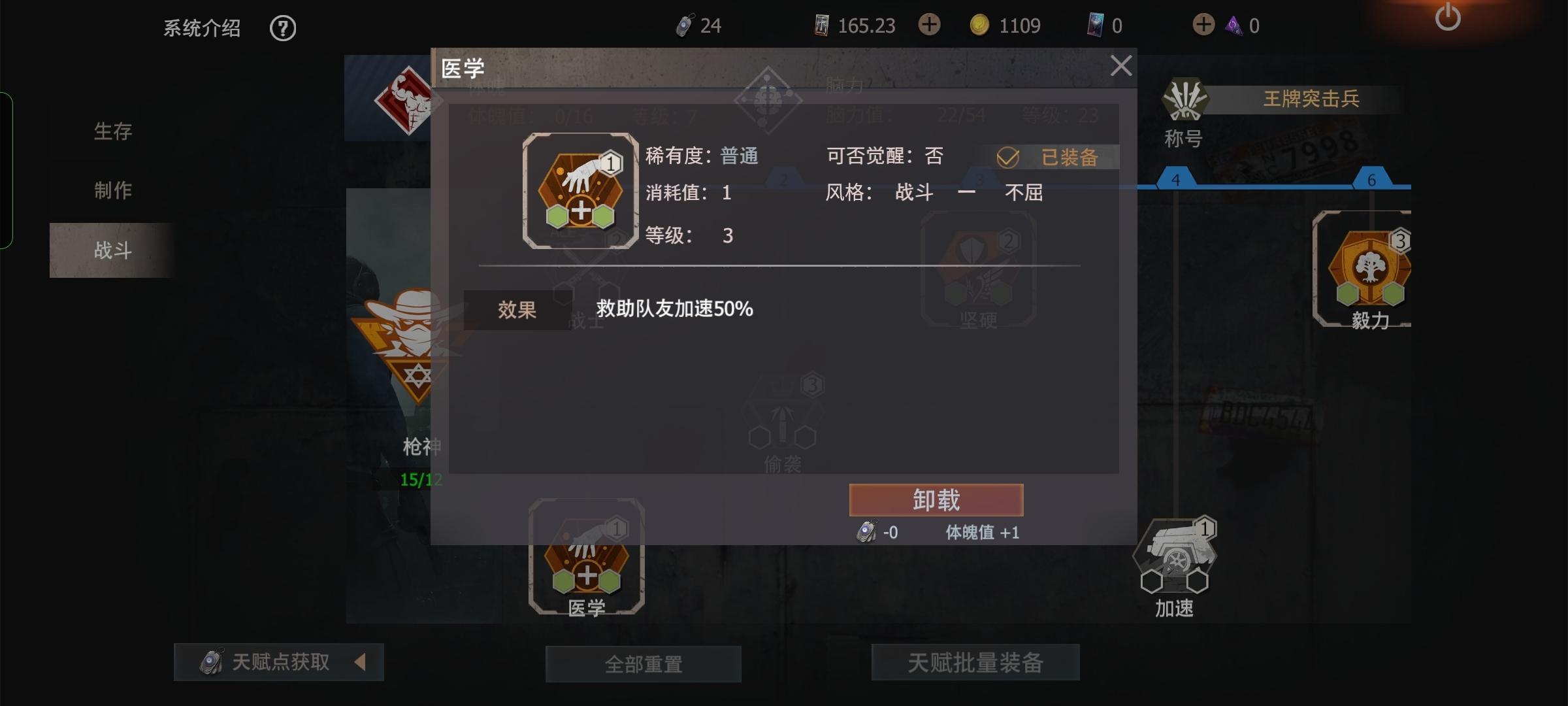The image size is (1568, 706).
Task: Switch to the 生存 tab
Action: click(x=112, y=131)
